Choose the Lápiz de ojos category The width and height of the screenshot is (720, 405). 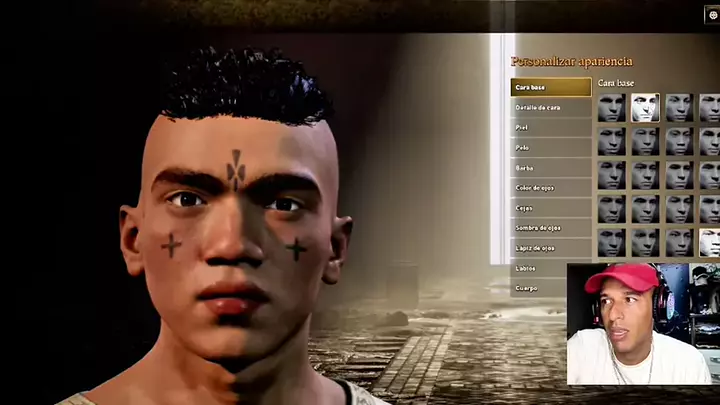[550, 248]
